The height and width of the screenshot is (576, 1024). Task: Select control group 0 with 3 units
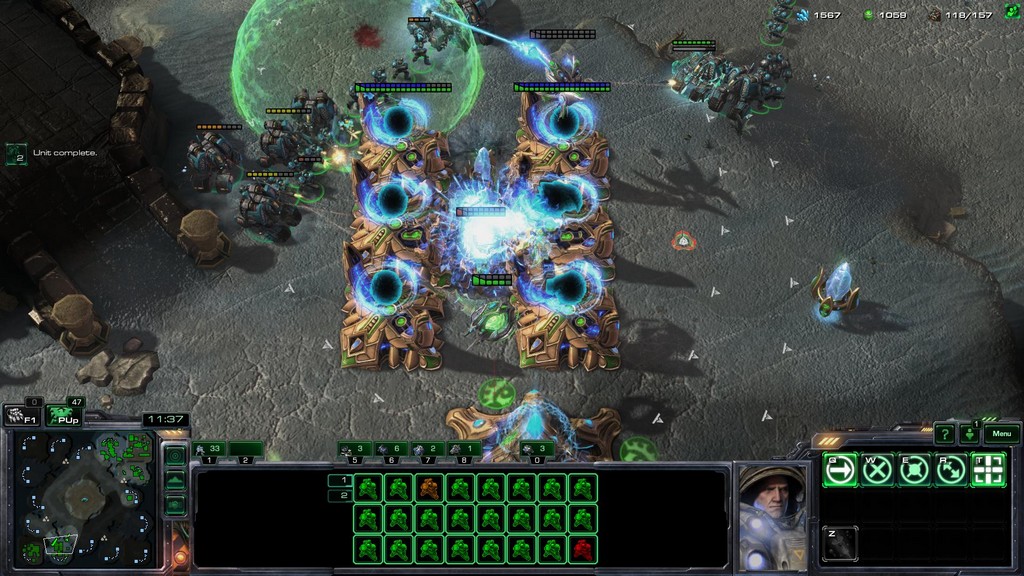coord(537,450)
